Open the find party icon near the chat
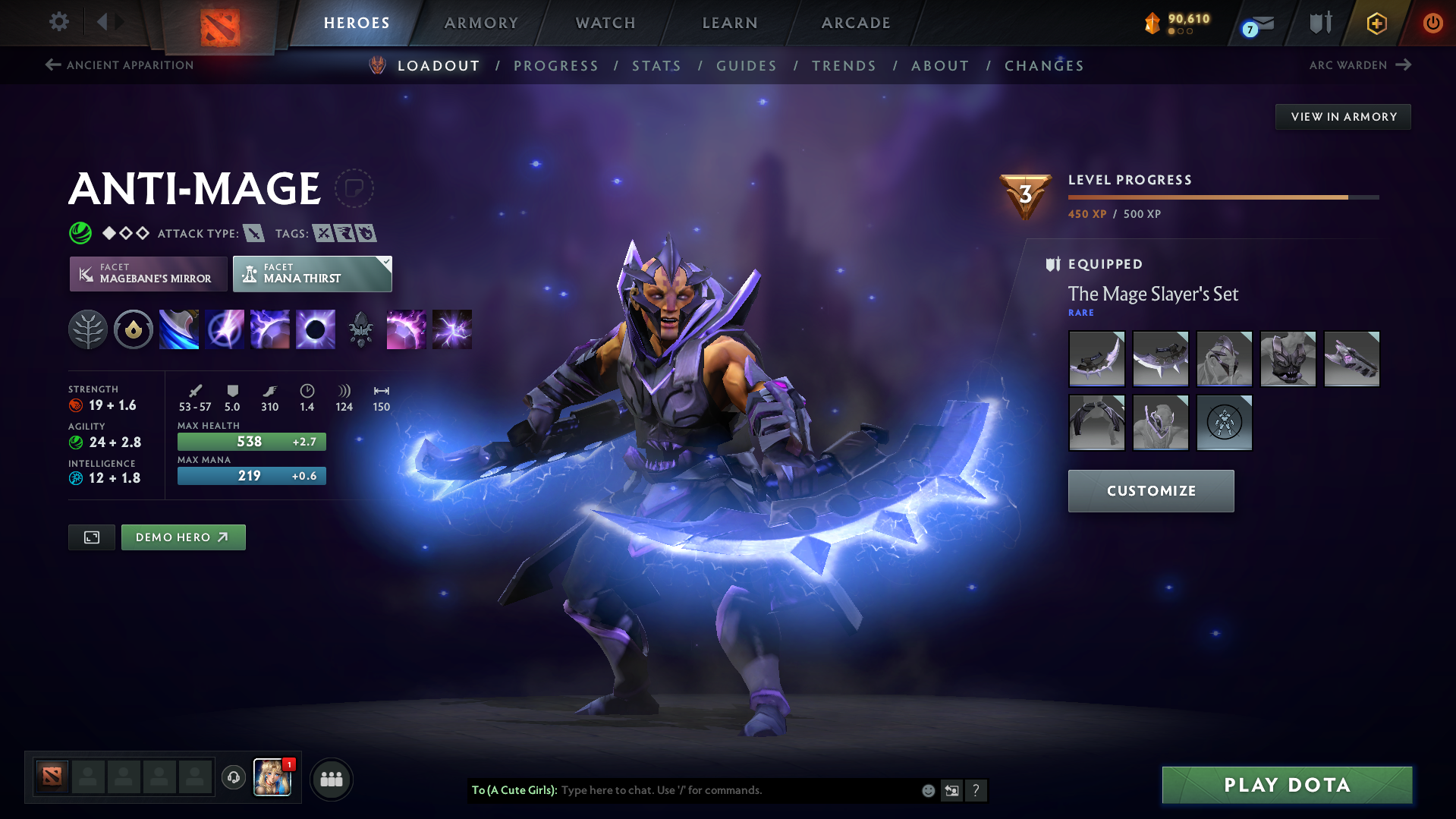This screenshot has height=819, width=1456. point(332,779)
